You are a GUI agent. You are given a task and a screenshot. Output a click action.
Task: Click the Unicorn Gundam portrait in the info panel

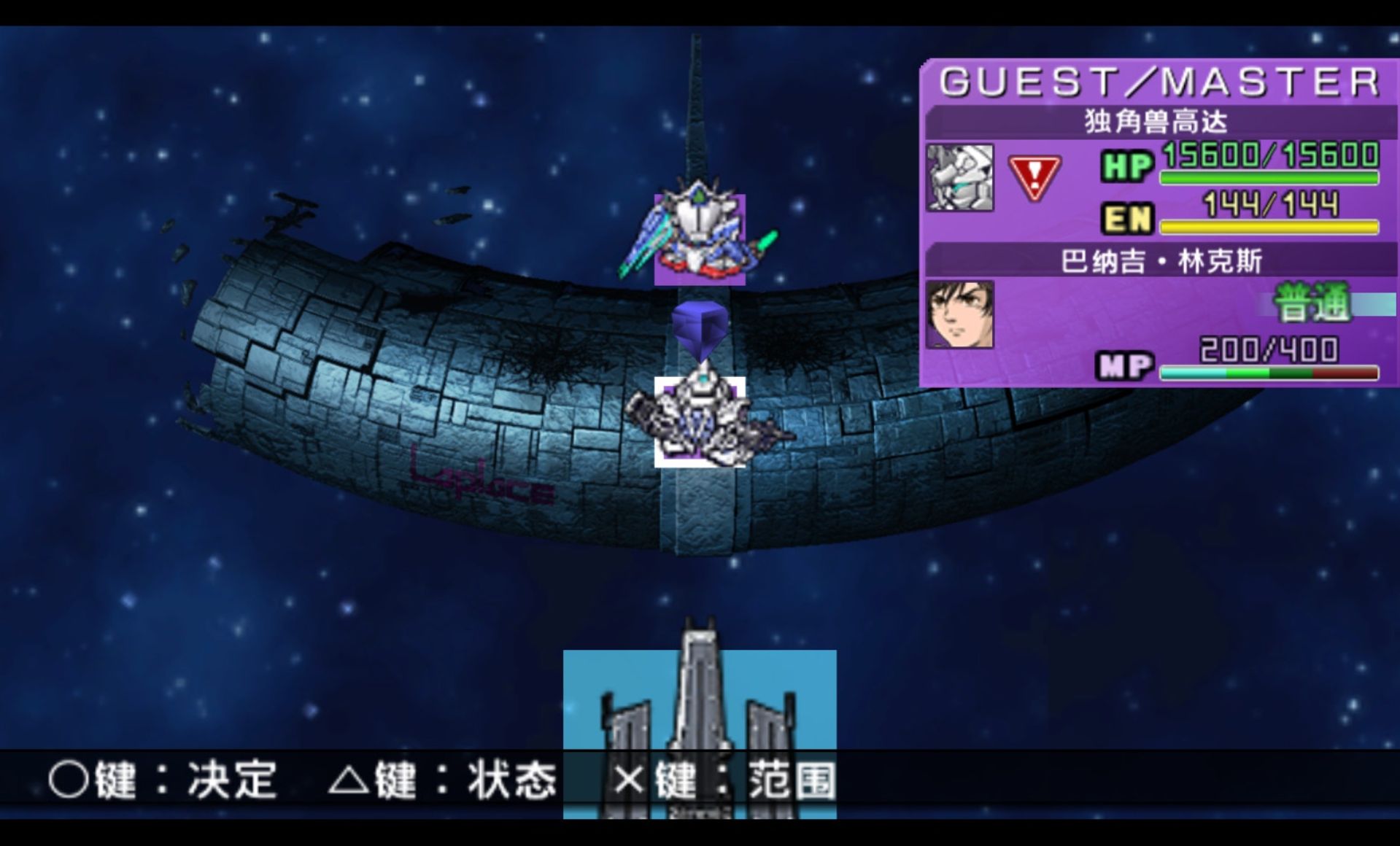click(x=959, y=177)
